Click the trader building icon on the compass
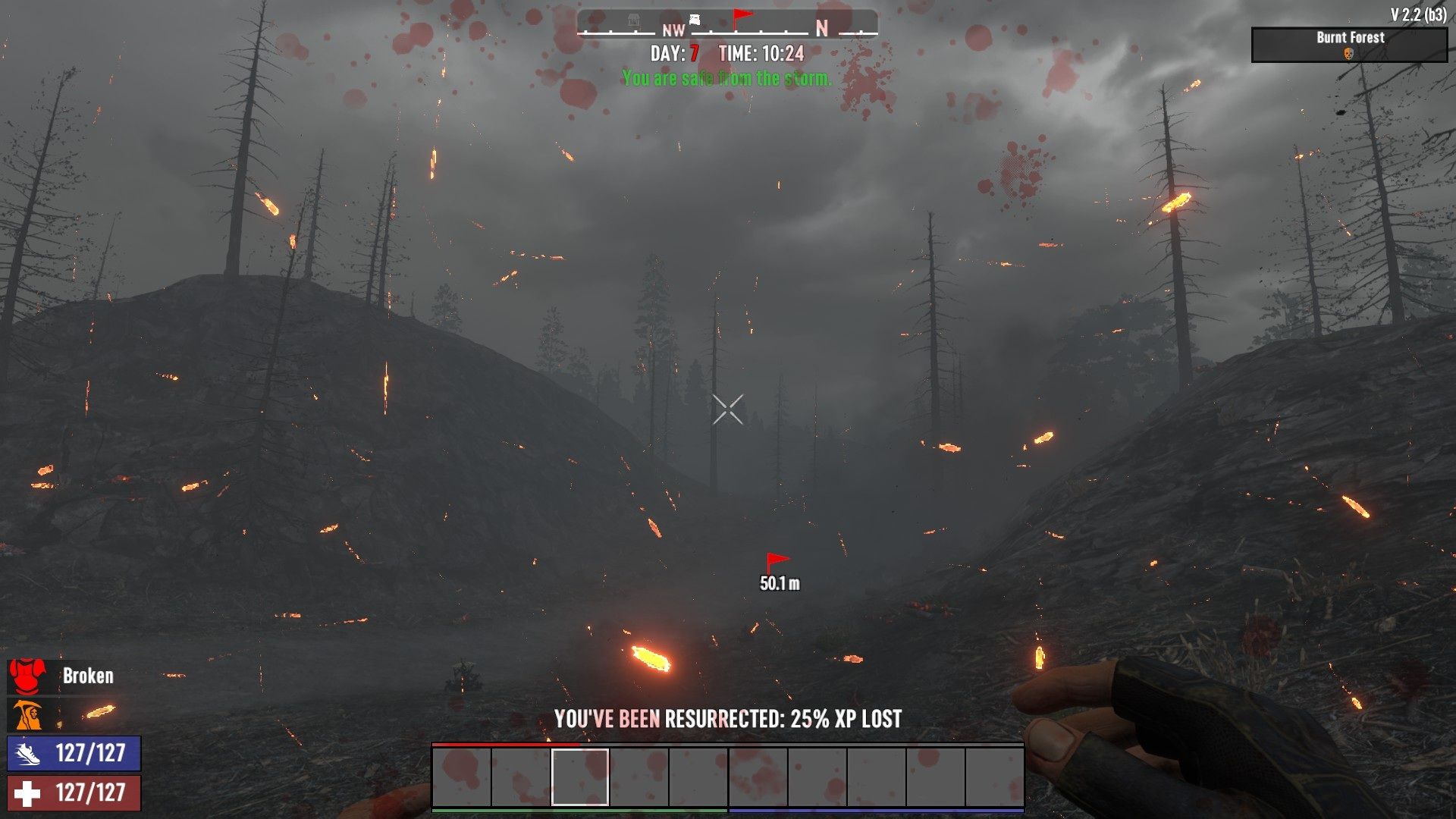 [x=634, y=21]
